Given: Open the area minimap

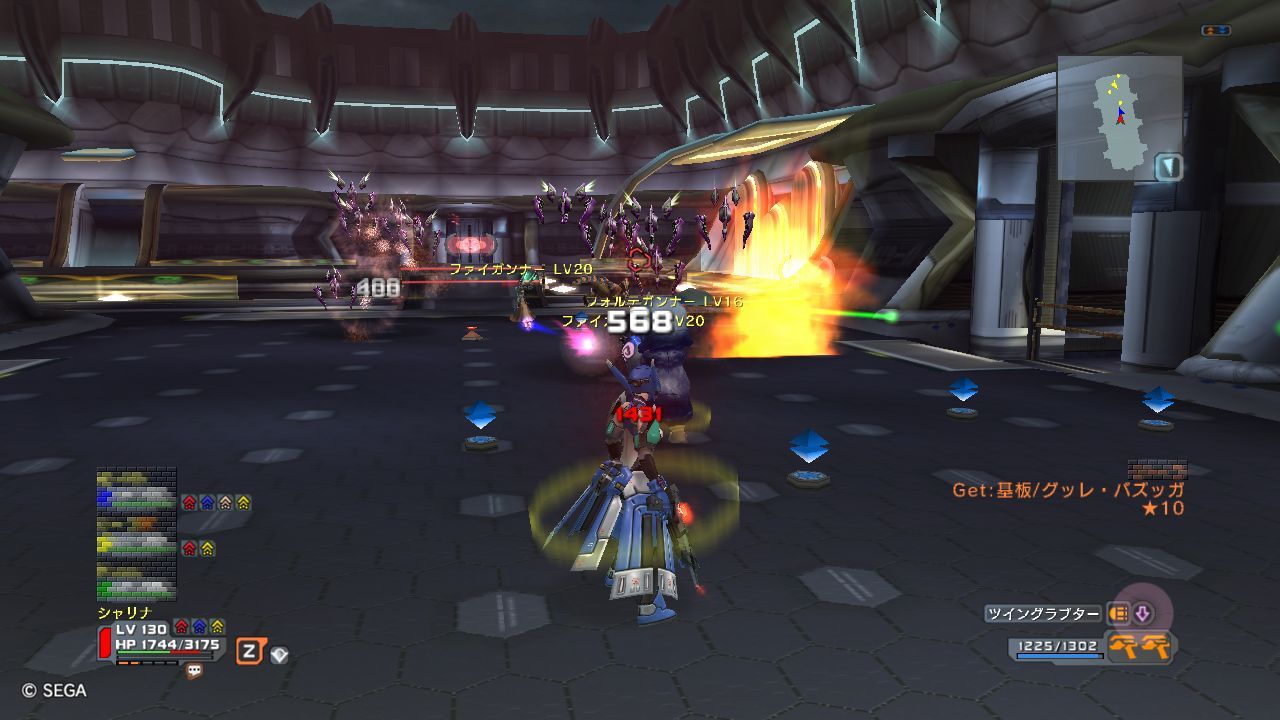Looking at the screenshot, I should click(1119, 117).
